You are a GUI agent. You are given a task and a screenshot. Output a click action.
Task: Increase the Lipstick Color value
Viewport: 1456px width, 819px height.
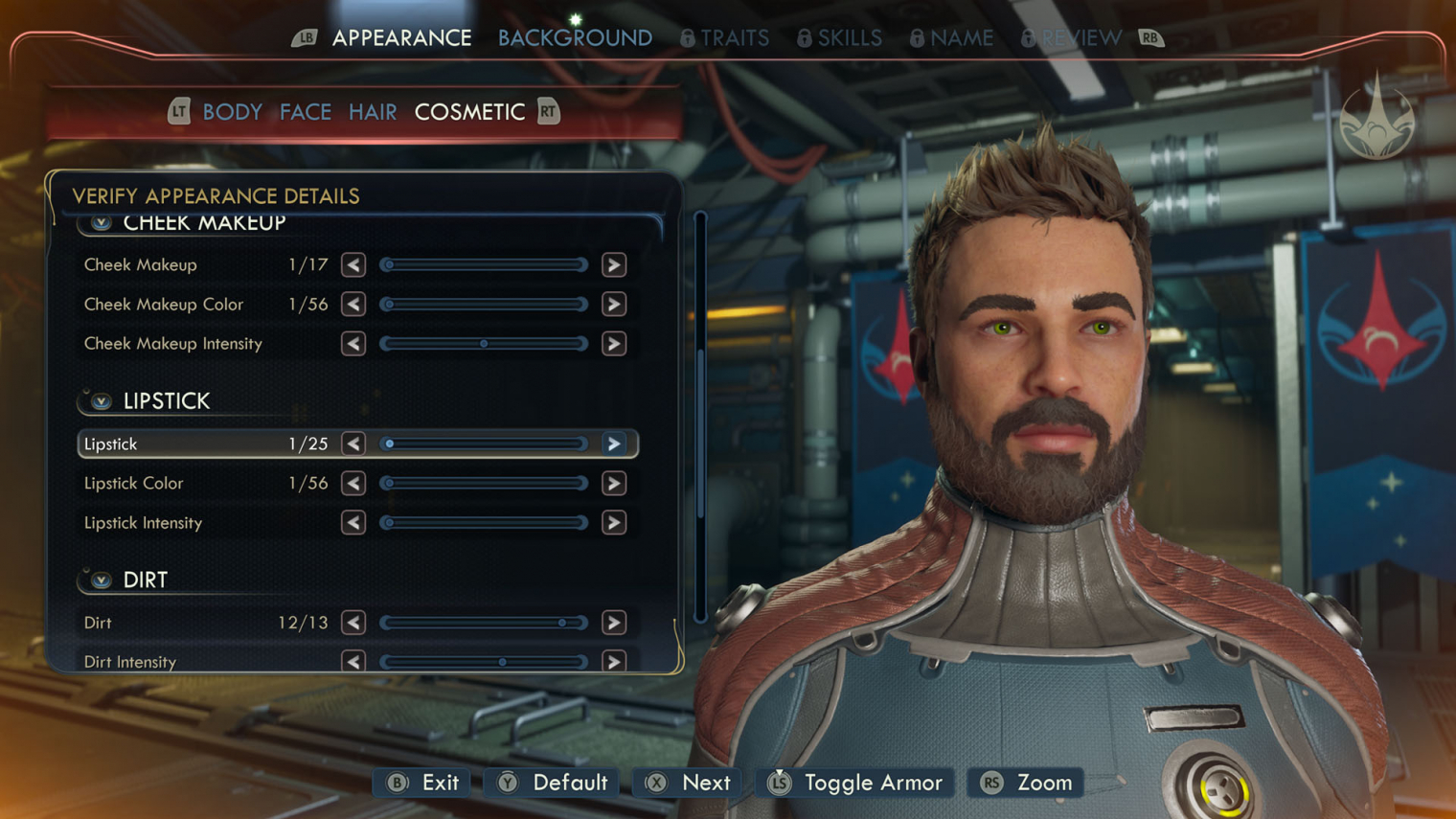coord(614,484)
